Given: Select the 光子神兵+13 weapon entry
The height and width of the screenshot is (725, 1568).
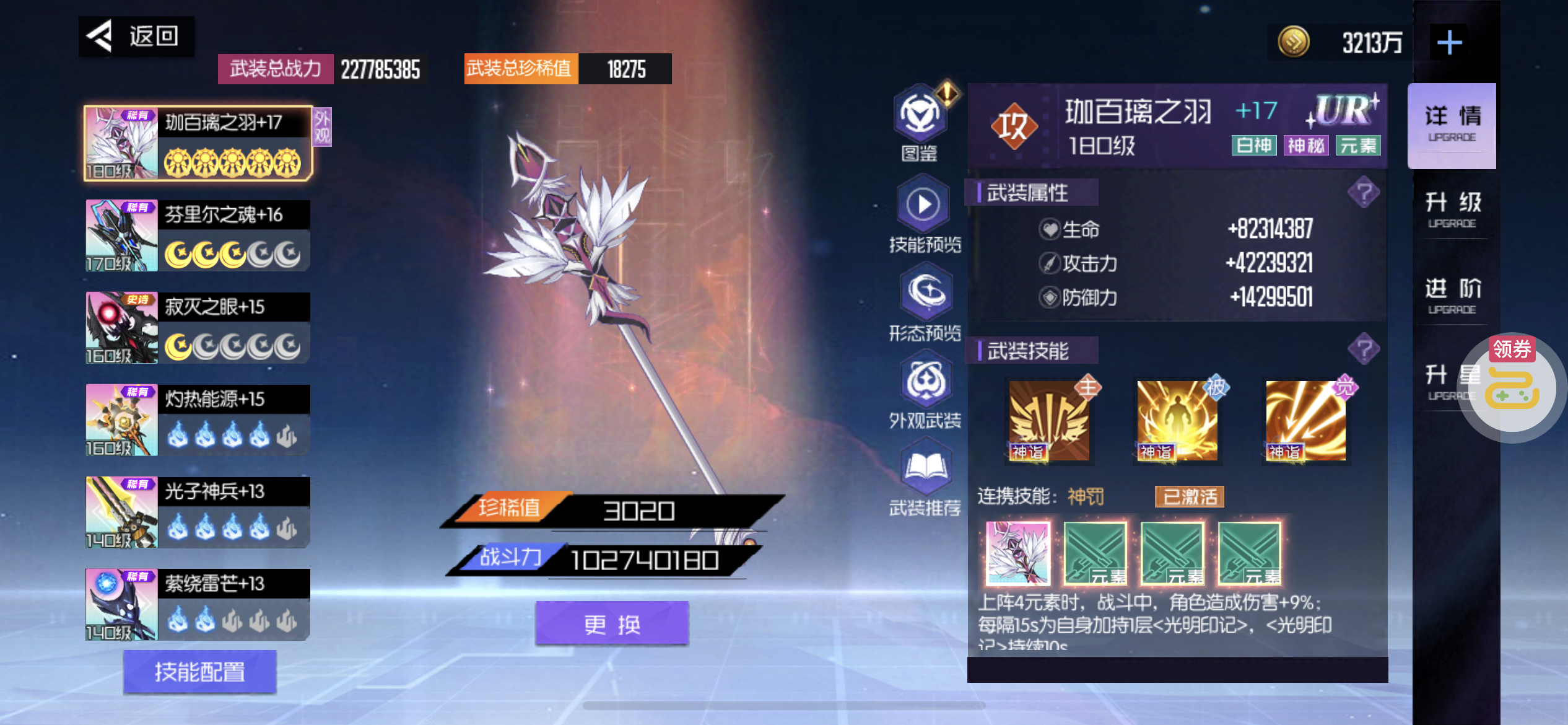Looking at the screenshot, I should coord(198,512).
